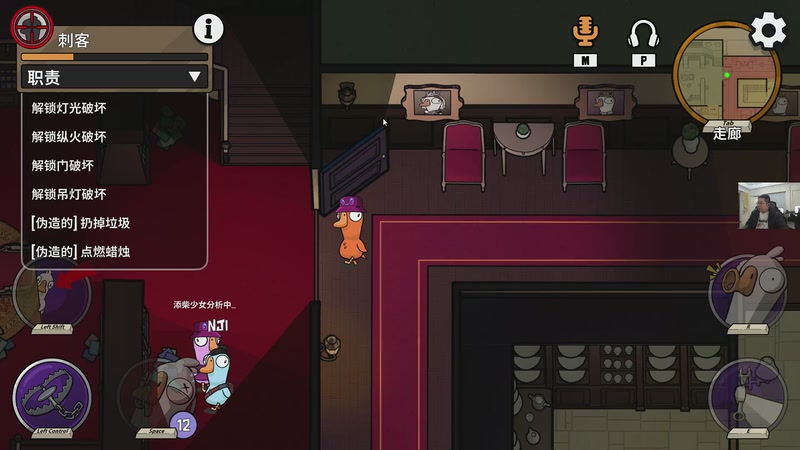
Task: Choose the 解锁门破坏 task entry
Action: point(63,166)
